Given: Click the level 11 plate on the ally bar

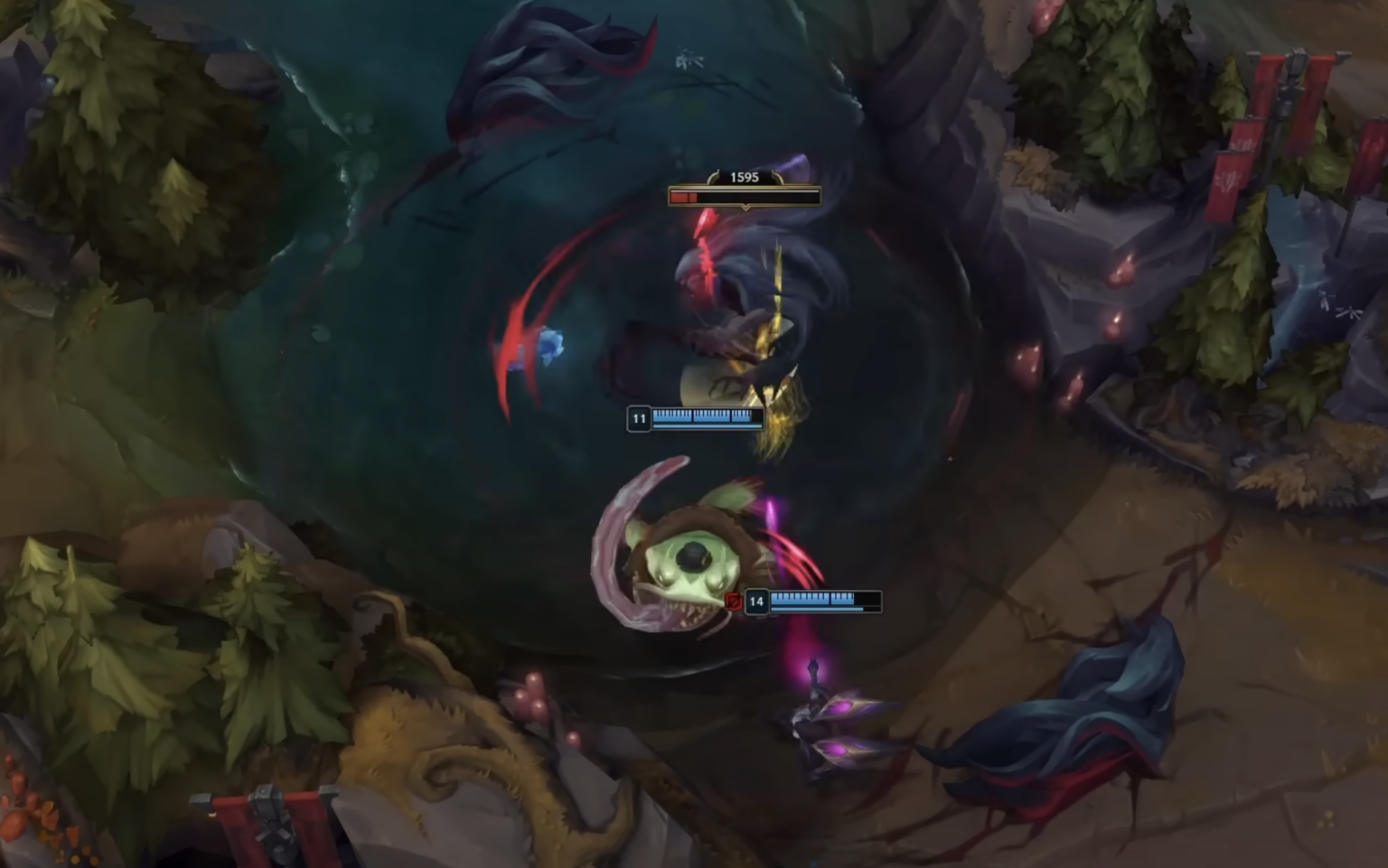Looking at the screenshot, I should pyautogui.click(x=639, y=418).
